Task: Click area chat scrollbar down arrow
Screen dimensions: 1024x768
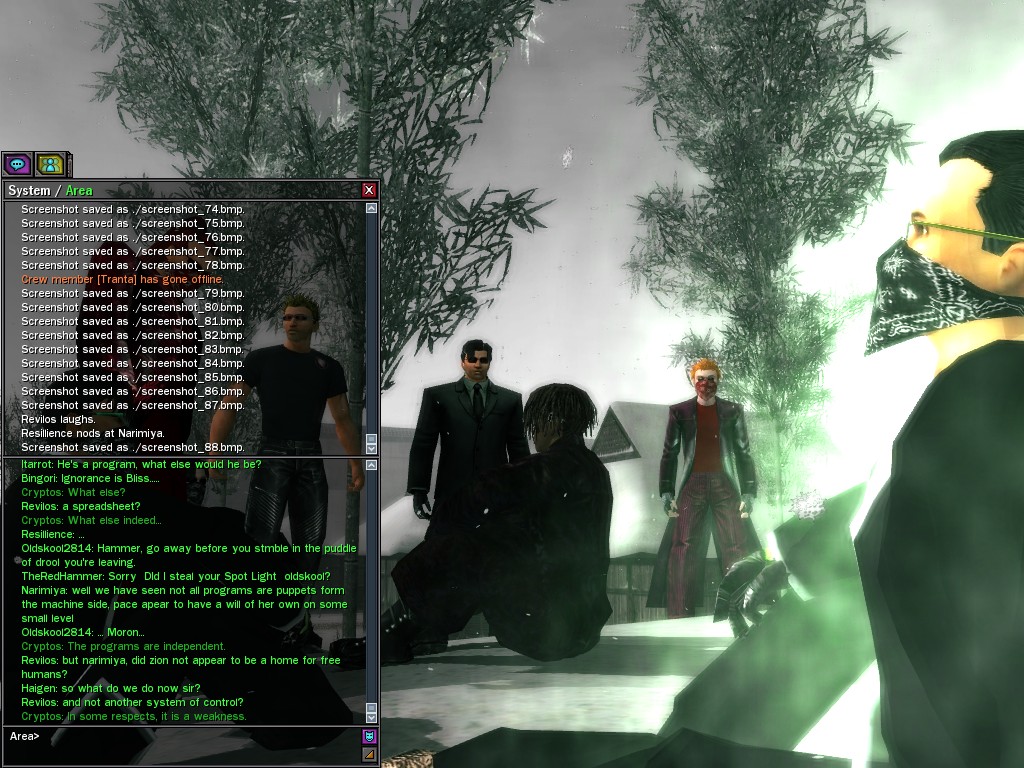Action: pyautogui.click(x=372, y=717)
